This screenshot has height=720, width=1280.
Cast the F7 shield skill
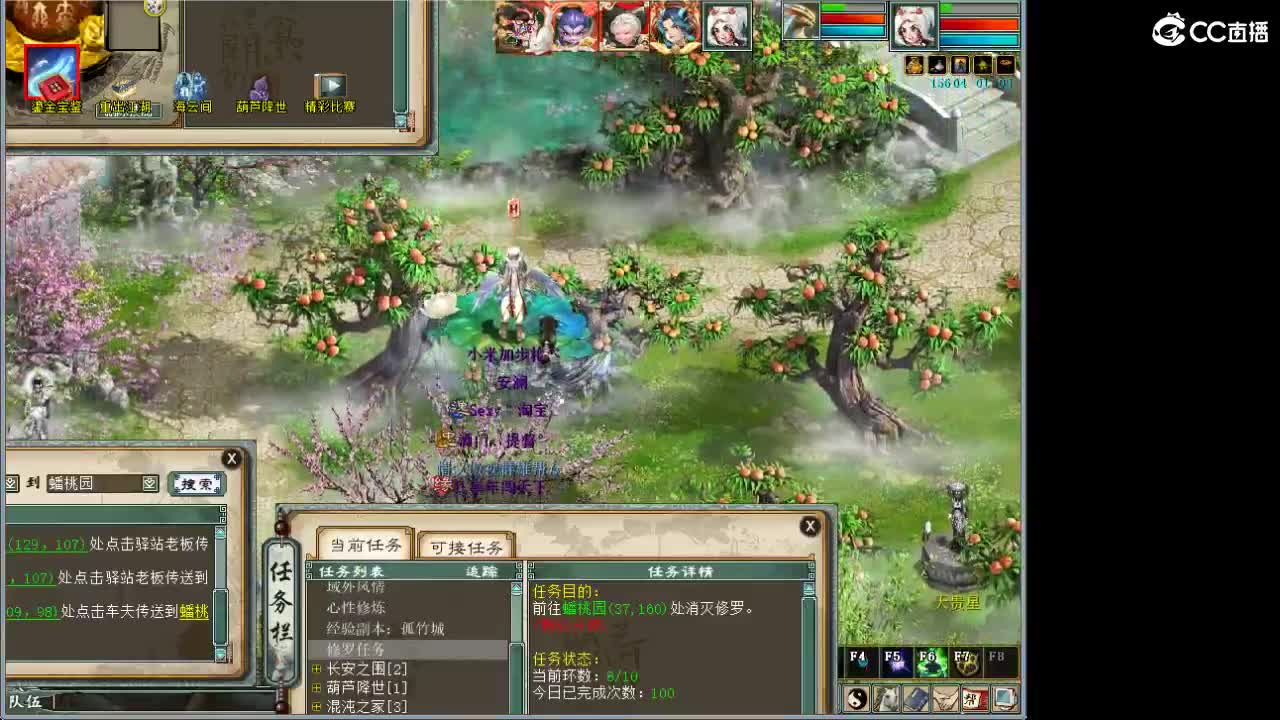coord(967,662)
